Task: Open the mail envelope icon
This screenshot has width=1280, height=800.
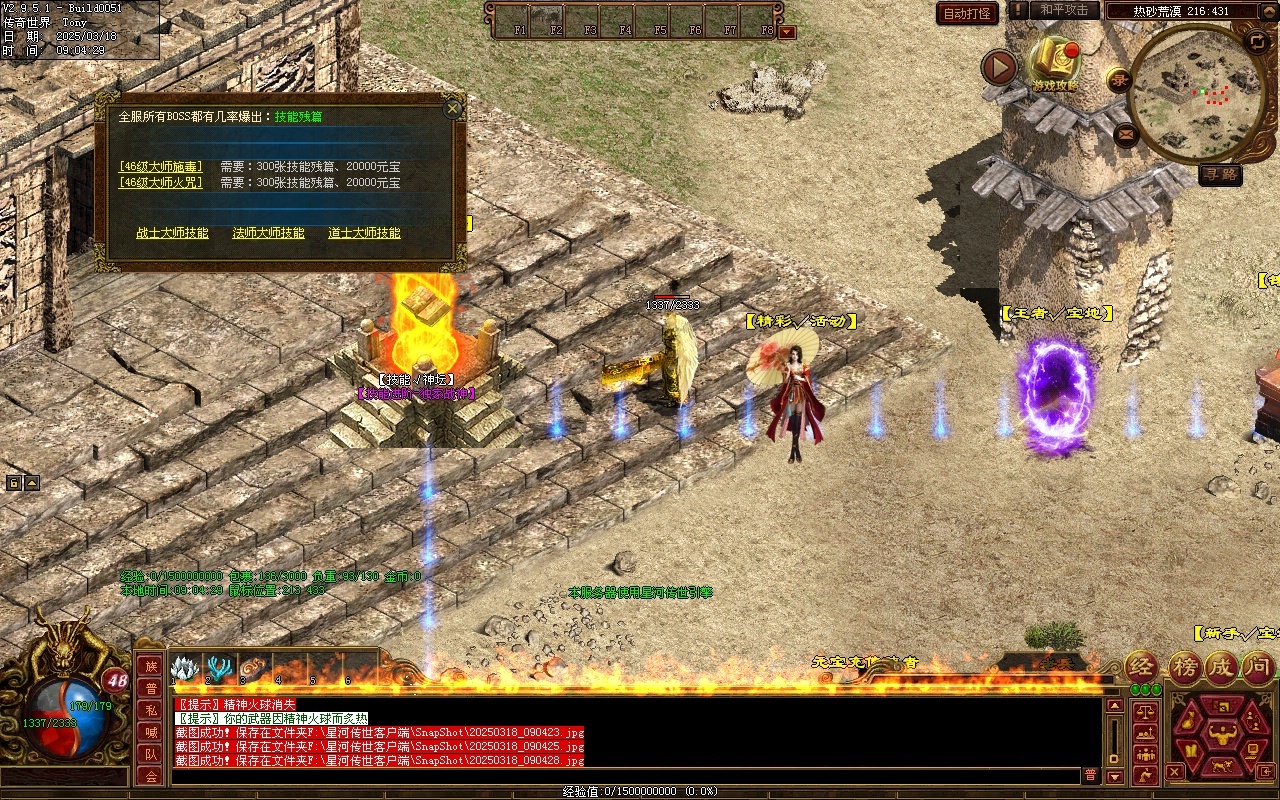Action: (1126, 133)
